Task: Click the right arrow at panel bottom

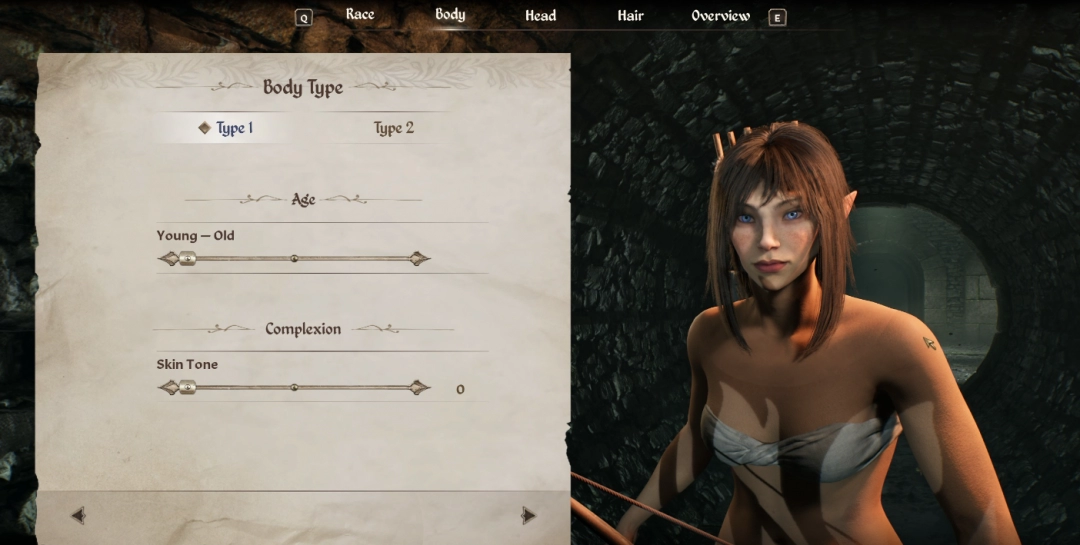Action: pos(528,516)
